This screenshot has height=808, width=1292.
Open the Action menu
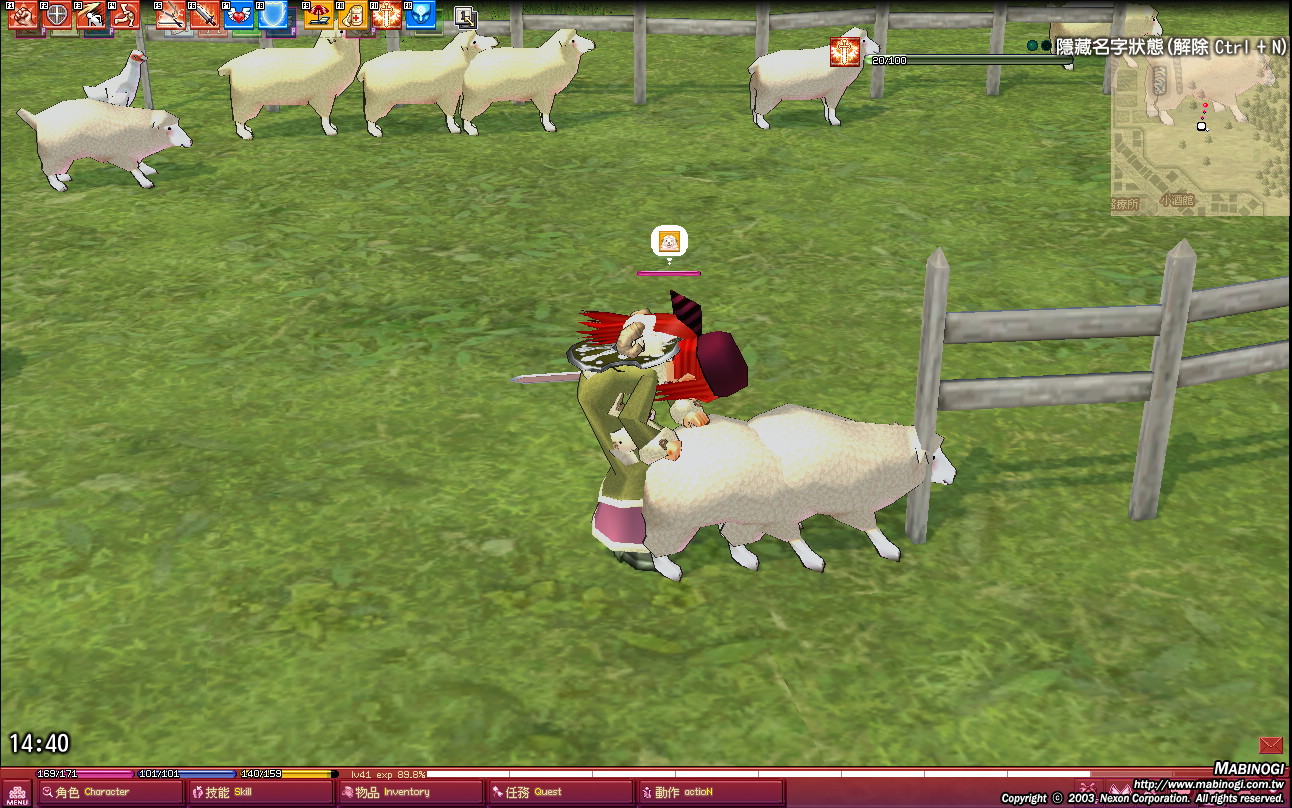click(x=710, y=793)
